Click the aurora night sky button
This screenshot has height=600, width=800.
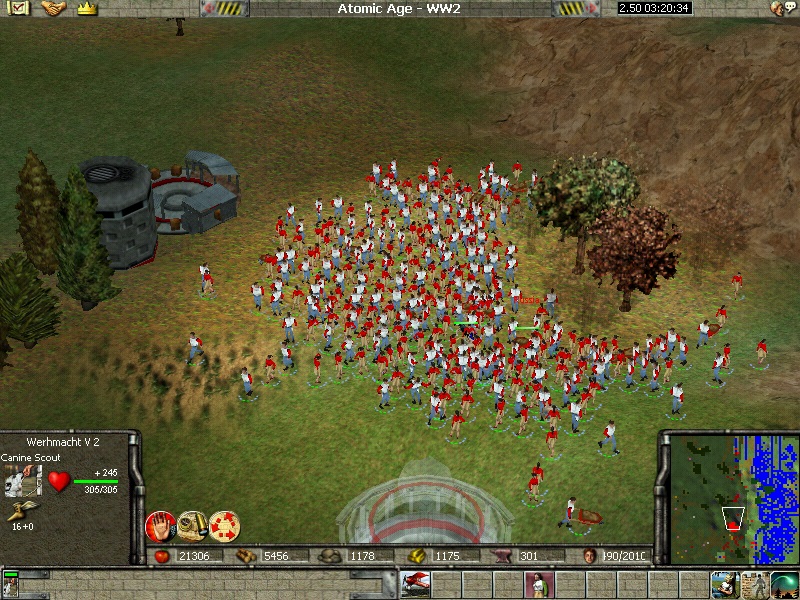click(784, 583)
